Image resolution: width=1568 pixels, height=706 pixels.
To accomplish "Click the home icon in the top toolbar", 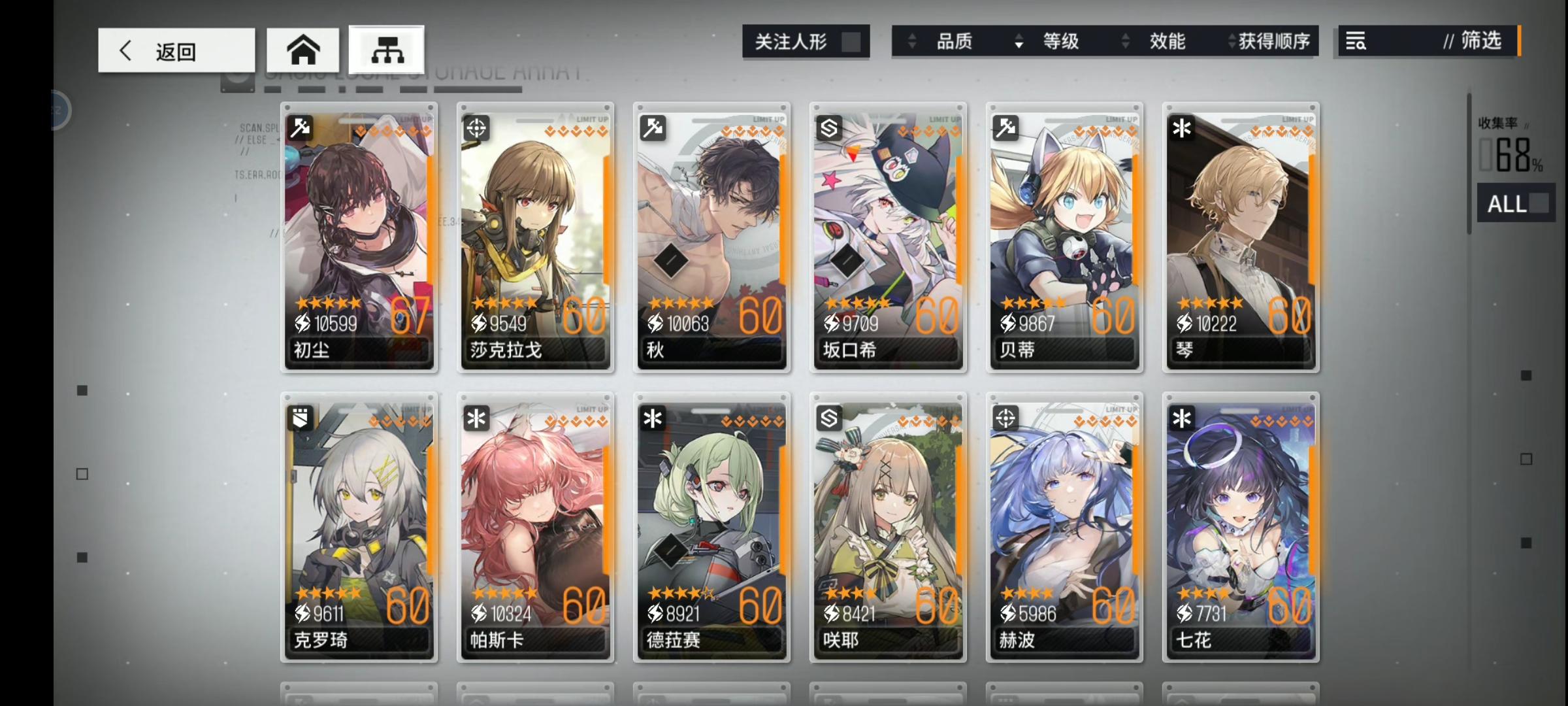I will 303,49.
